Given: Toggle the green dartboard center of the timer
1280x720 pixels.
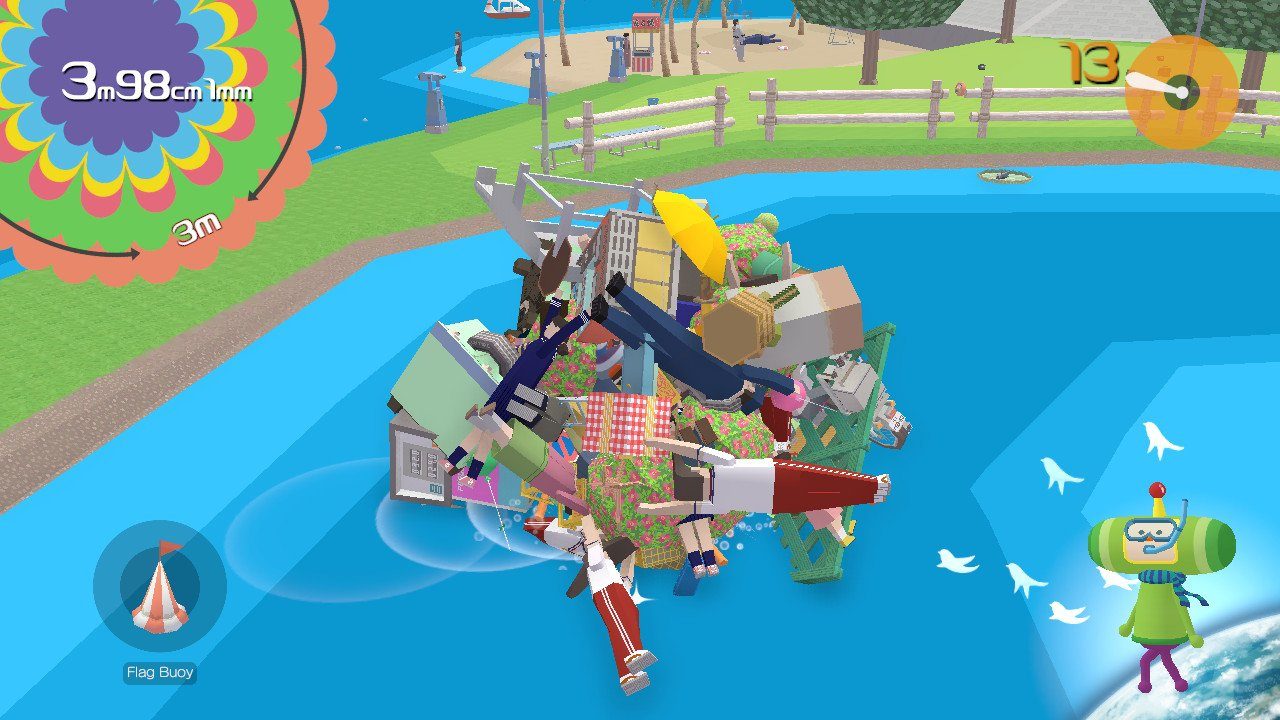Looking at the screenshot, I should point(1182,91).
